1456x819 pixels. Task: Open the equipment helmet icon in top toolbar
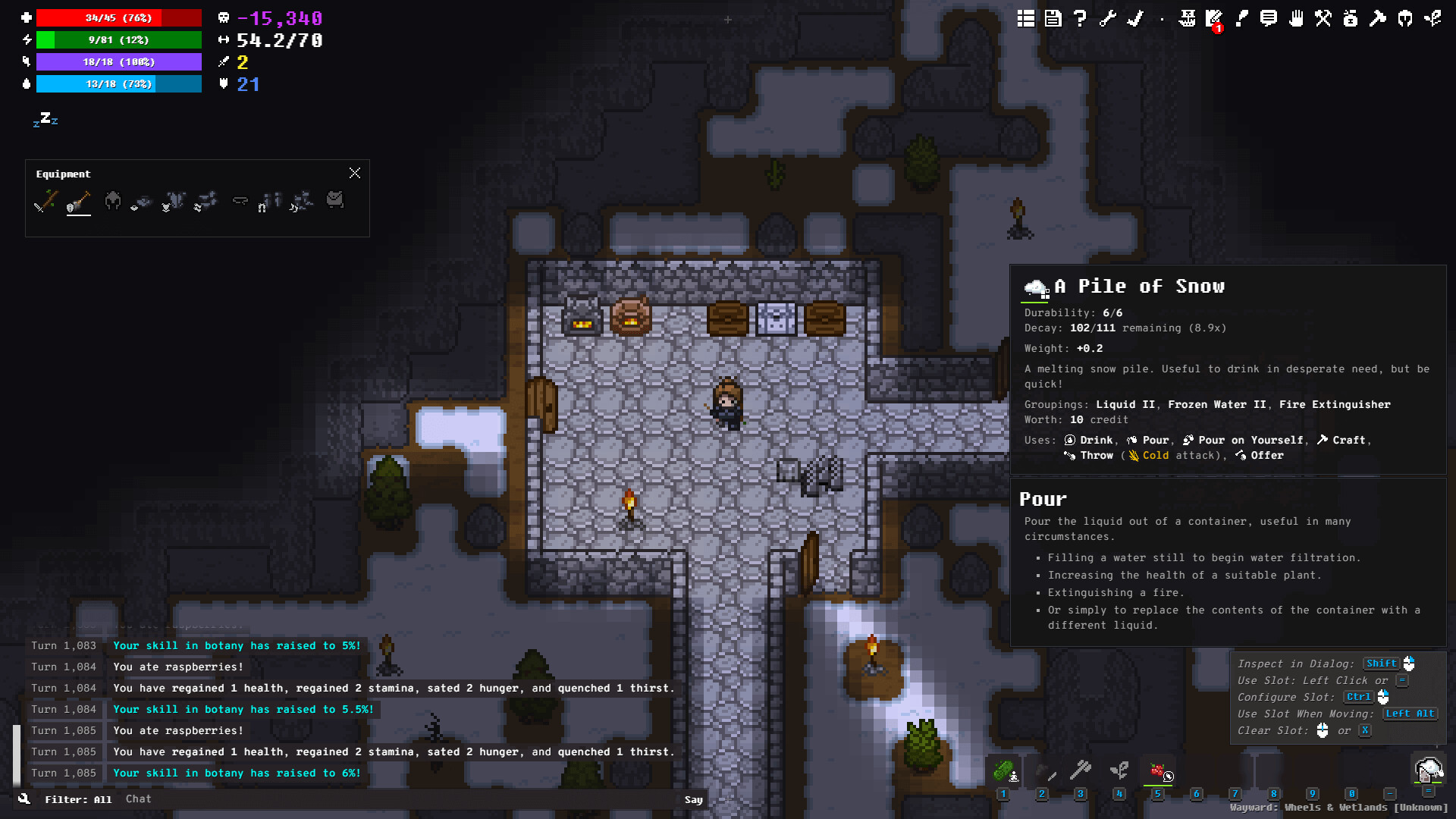1405,20
